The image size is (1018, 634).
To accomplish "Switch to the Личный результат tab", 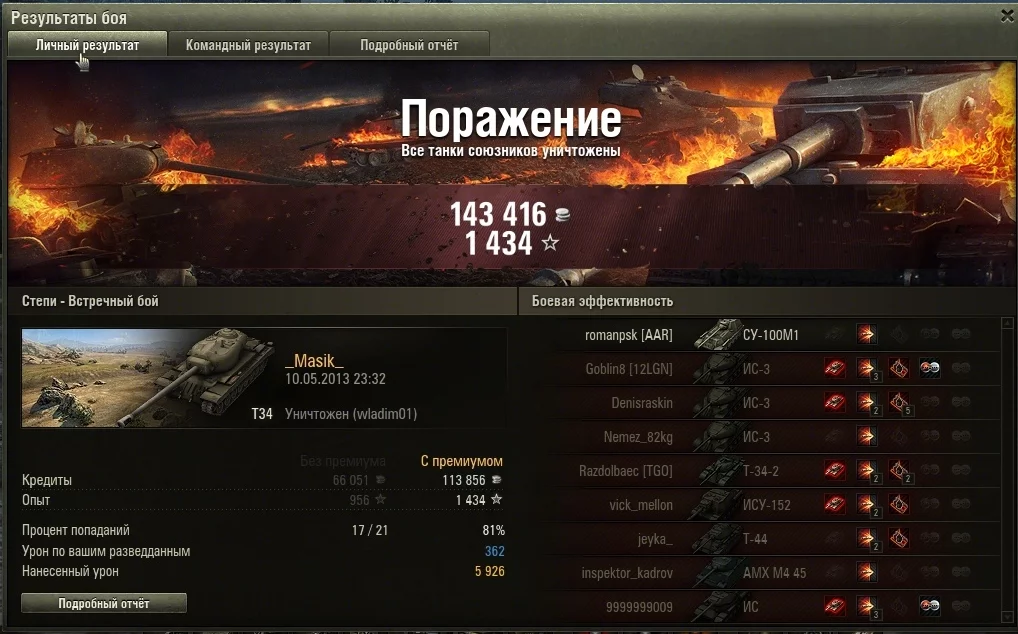I will tap(87, 45).
